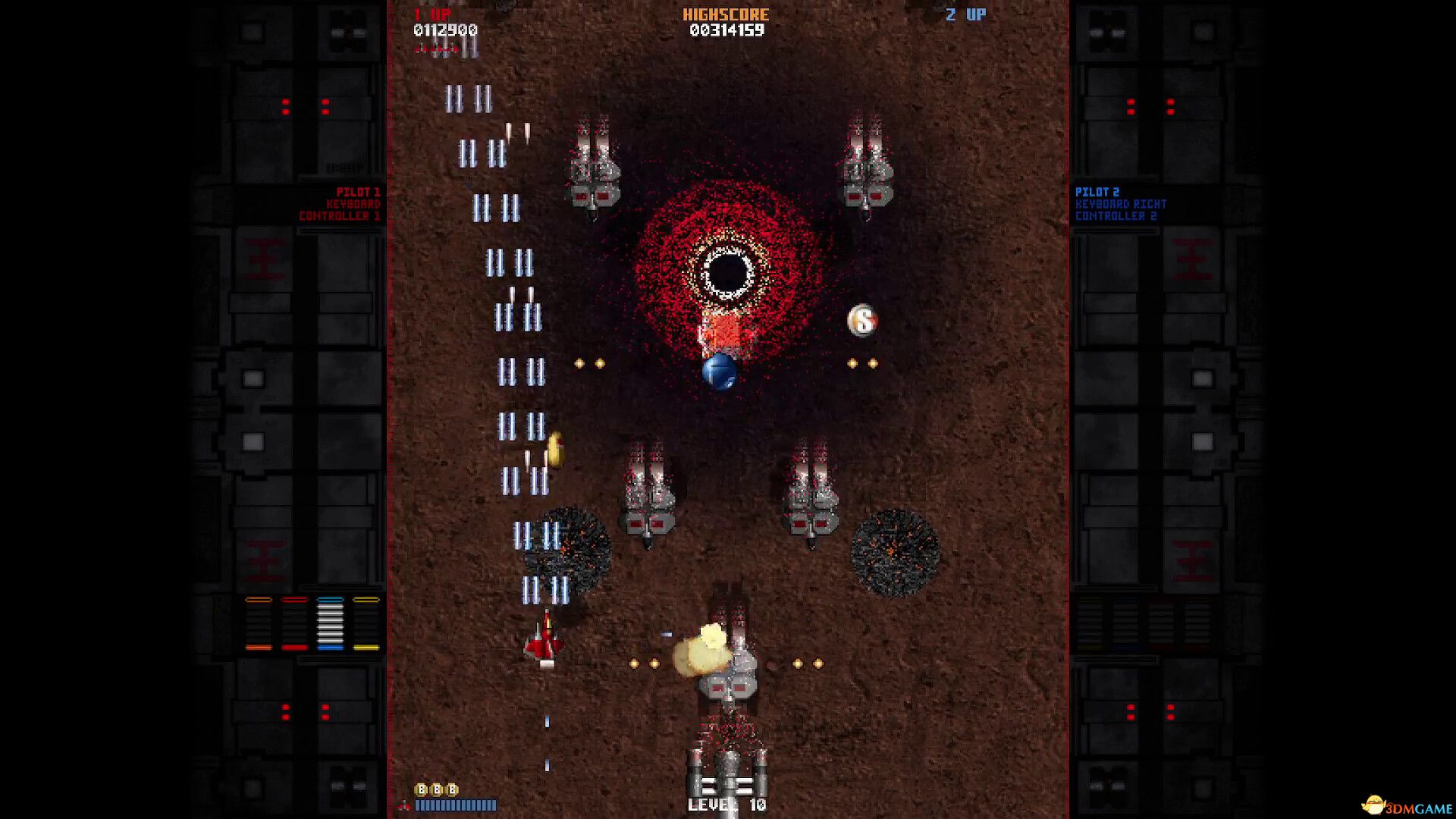This screenshot has width=1456, height=819.
Task: Open the 3DMGAME watermark logo
Action: point(1407,806)
